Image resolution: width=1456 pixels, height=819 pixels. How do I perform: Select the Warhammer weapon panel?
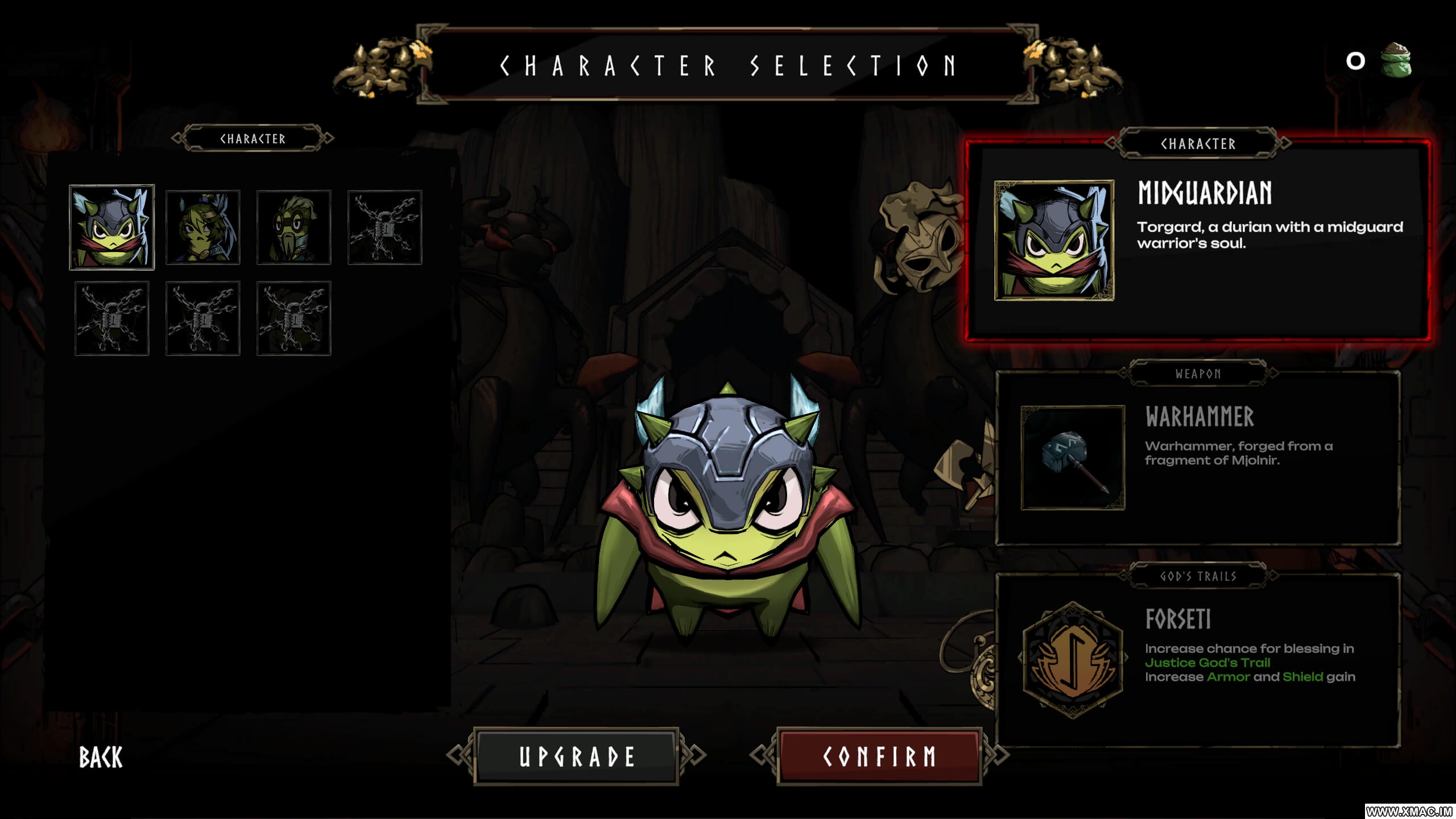pos(1198,458)
